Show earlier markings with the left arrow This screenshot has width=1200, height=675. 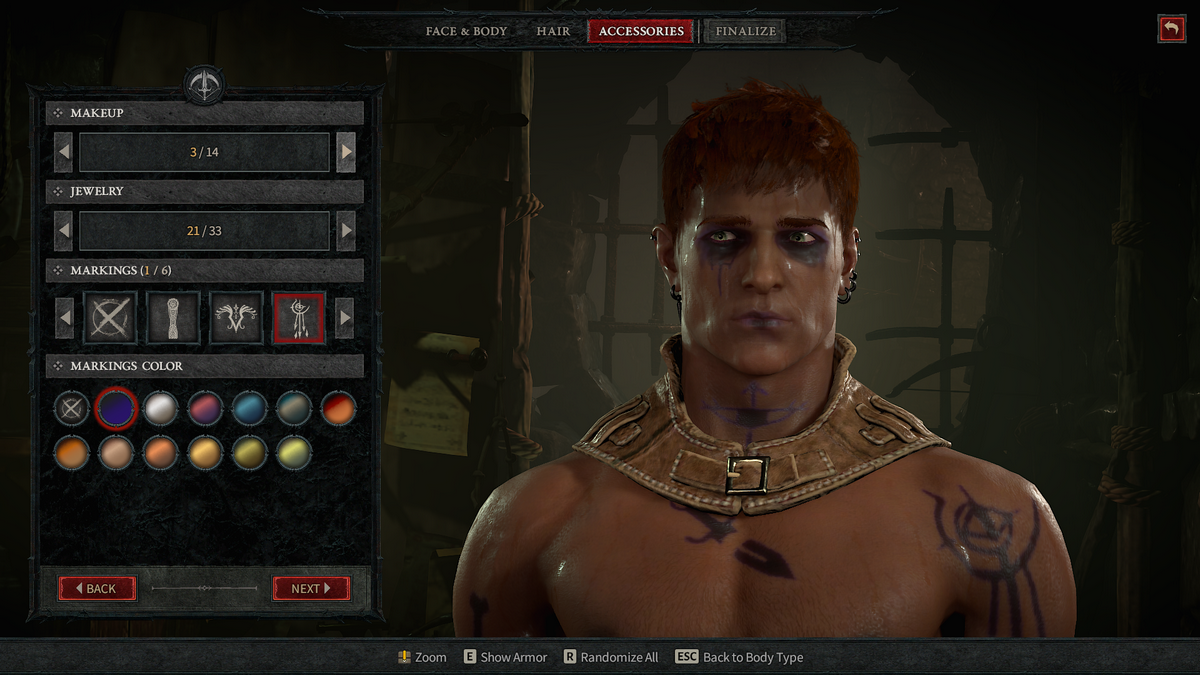[64, 318]
